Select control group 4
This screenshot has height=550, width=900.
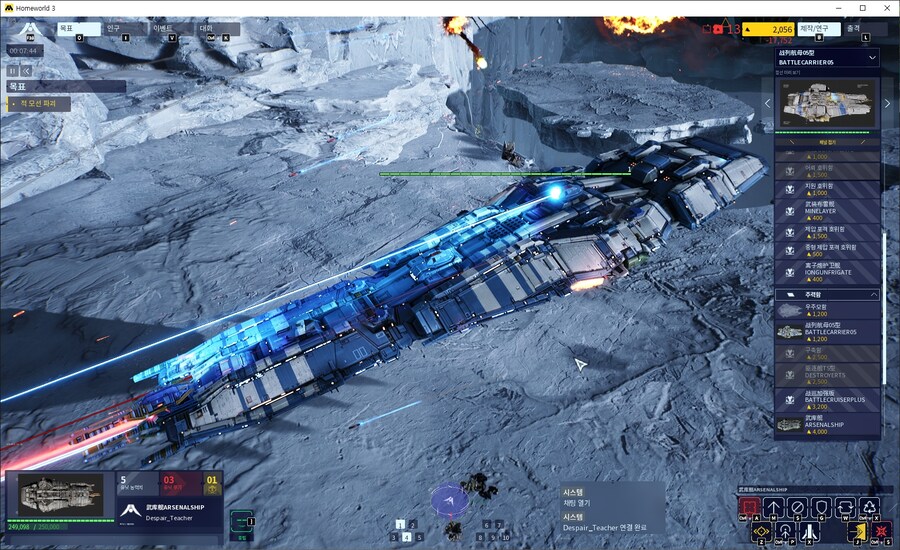407,537
